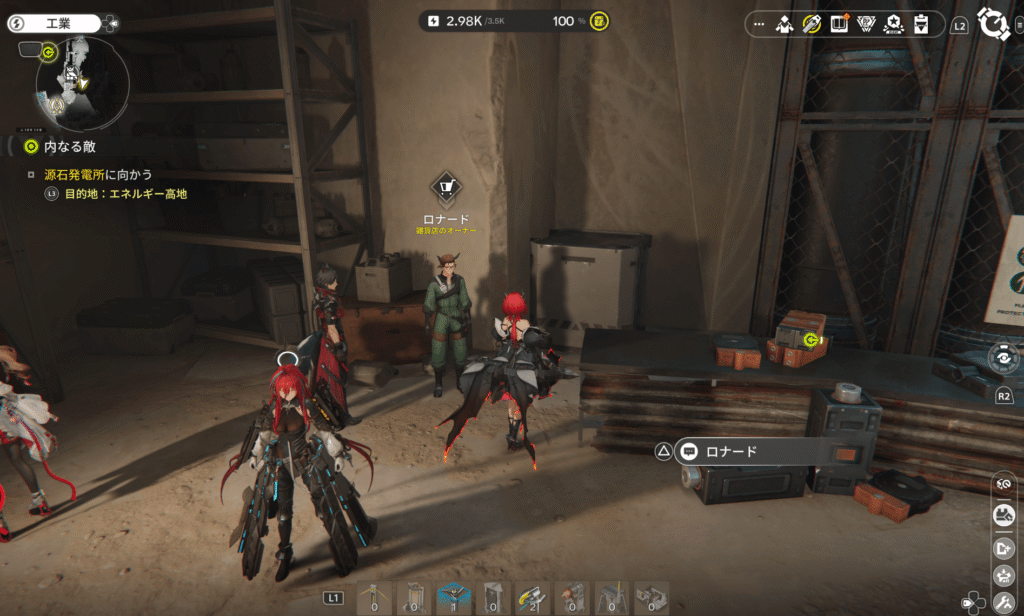The width and height of the screenshot is (1024, 616).
Task: Open the star medal icon menu
Action: (x=895, y=23)
